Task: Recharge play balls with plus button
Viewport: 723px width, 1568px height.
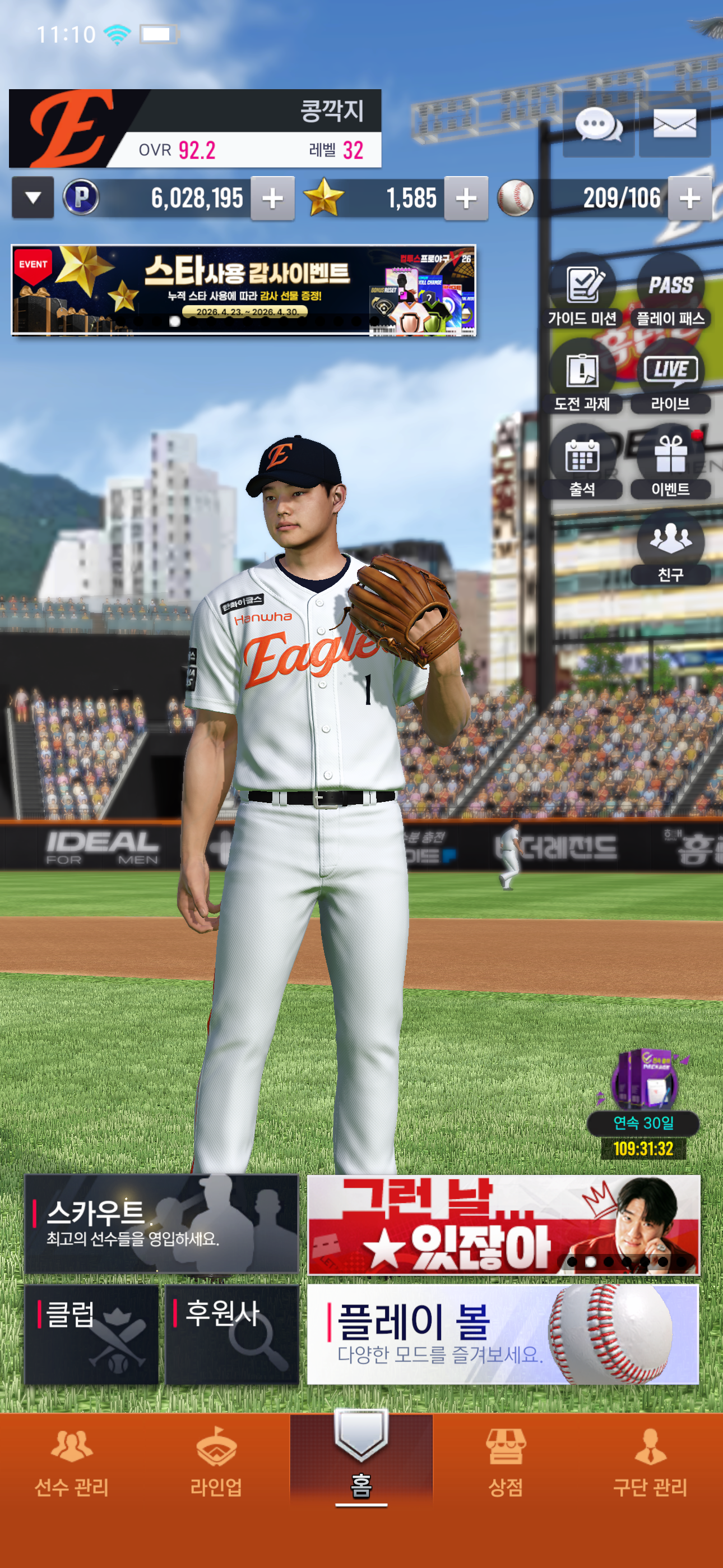Action: (689, 199)
